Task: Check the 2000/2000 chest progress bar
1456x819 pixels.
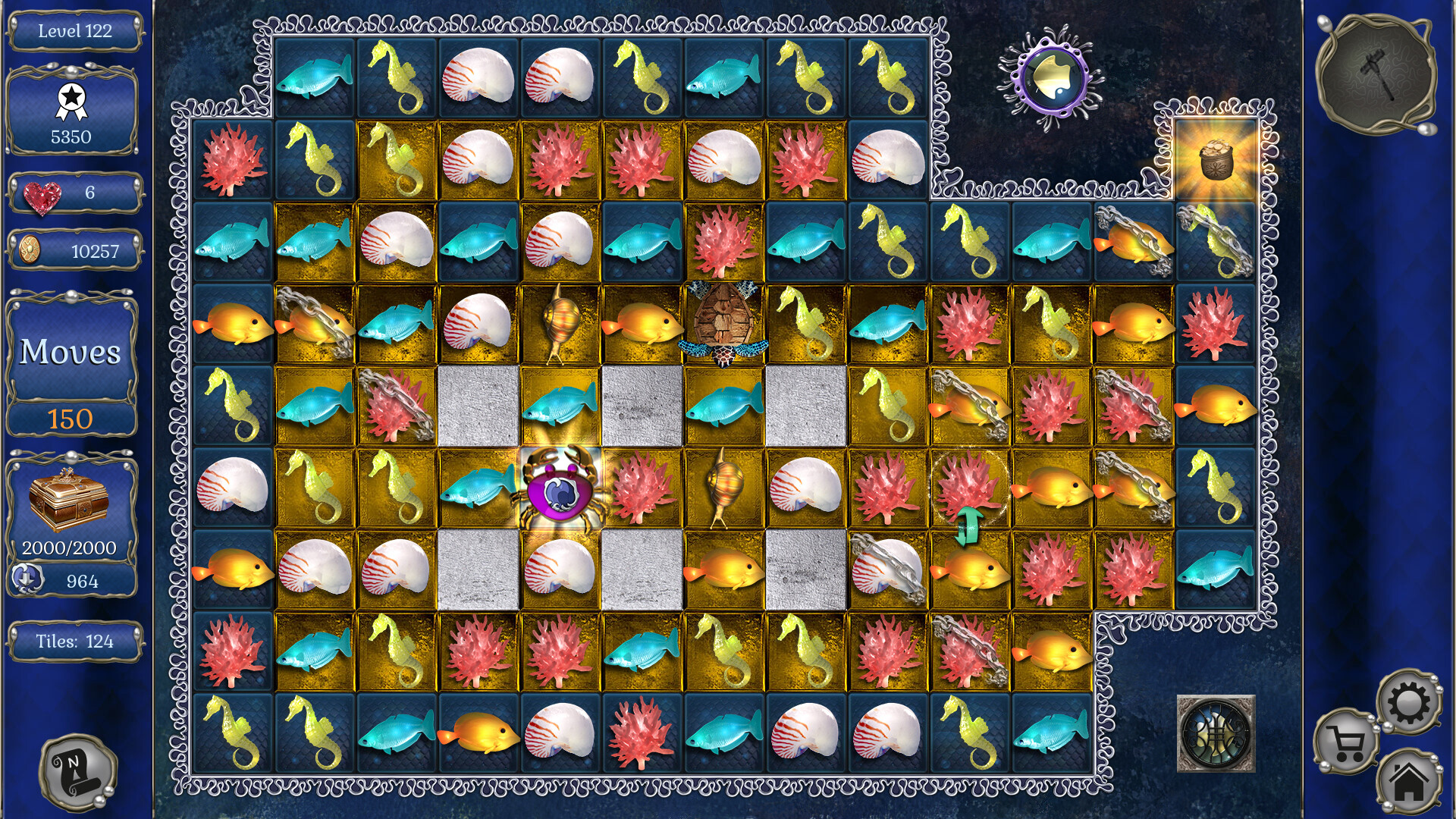Action: pos(70,546)
